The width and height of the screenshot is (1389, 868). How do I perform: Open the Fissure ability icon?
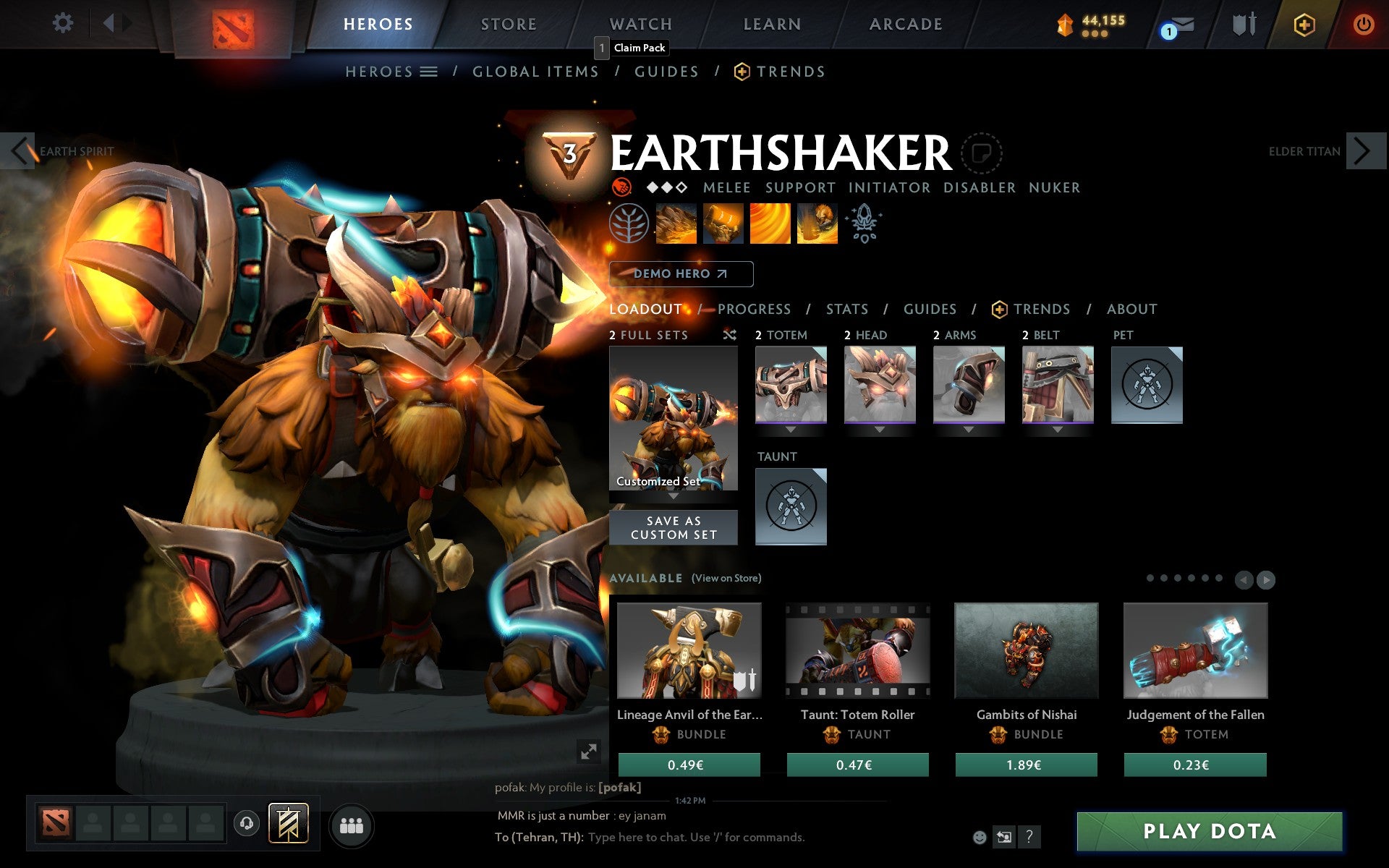(x=676, y=224)
